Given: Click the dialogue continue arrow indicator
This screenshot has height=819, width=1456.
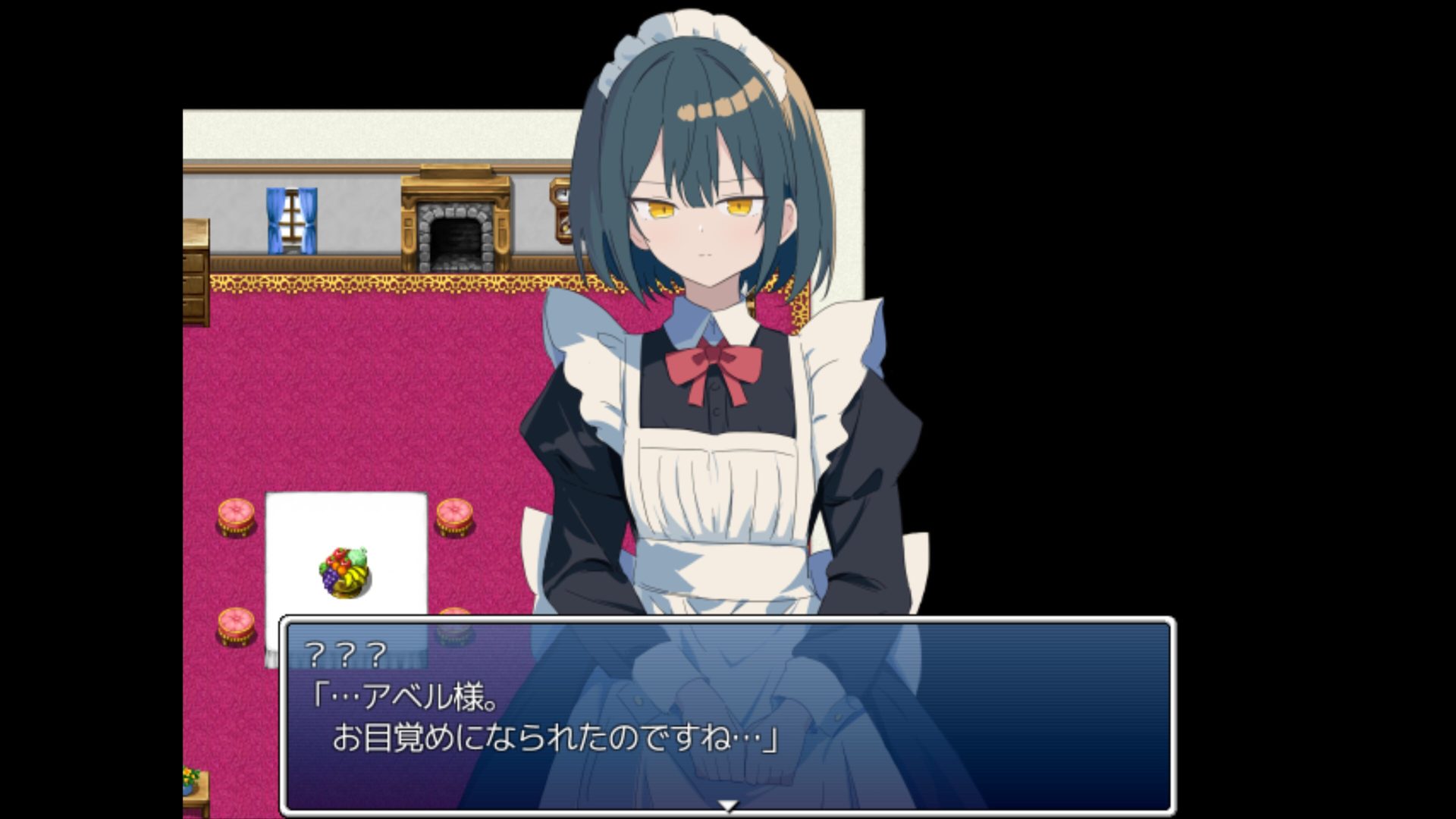Looking at the screenshot, I should [x=728, y=806].
